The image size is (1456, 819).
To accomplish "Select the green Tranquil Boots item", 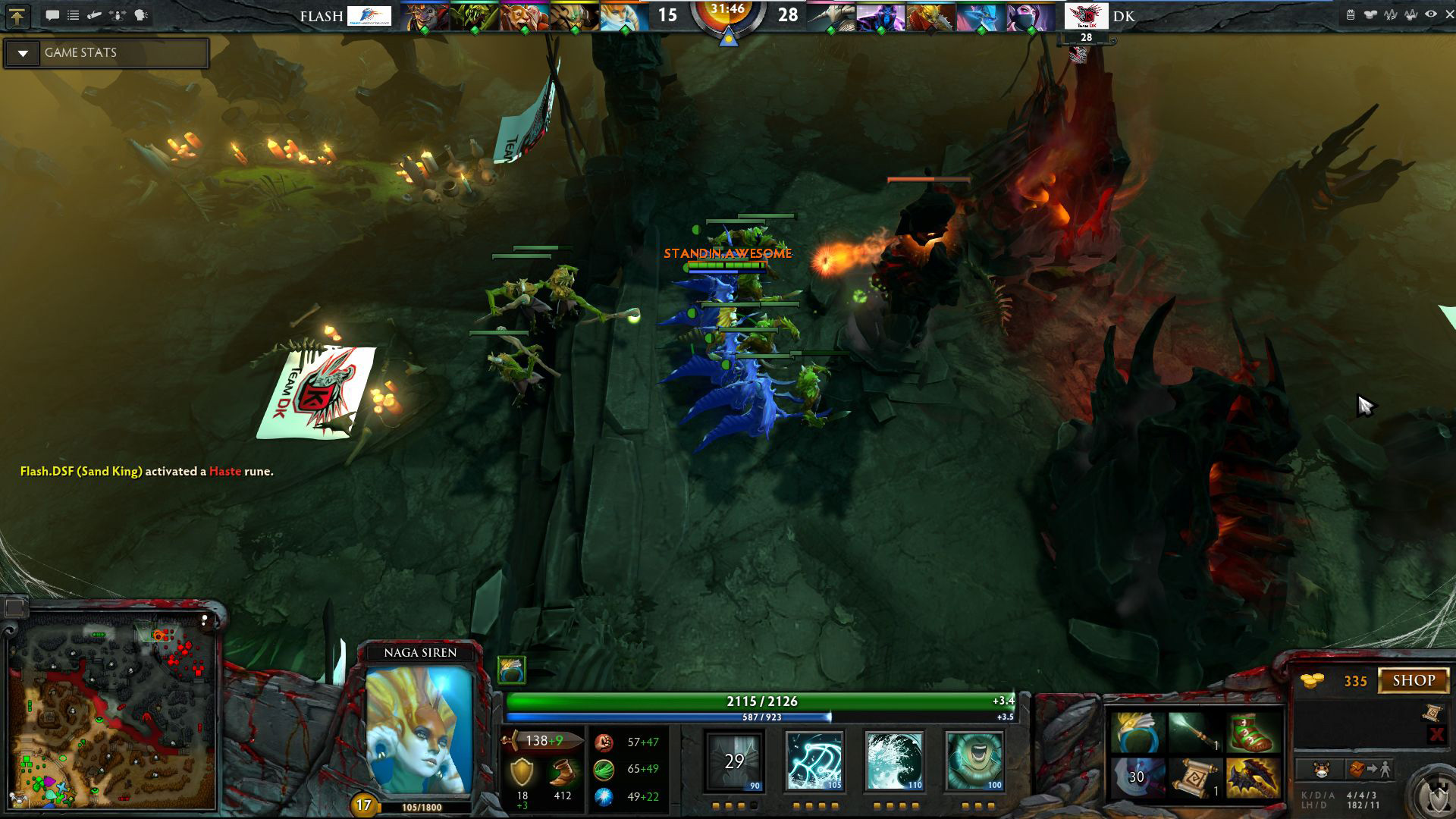I will click(1252, 733).
